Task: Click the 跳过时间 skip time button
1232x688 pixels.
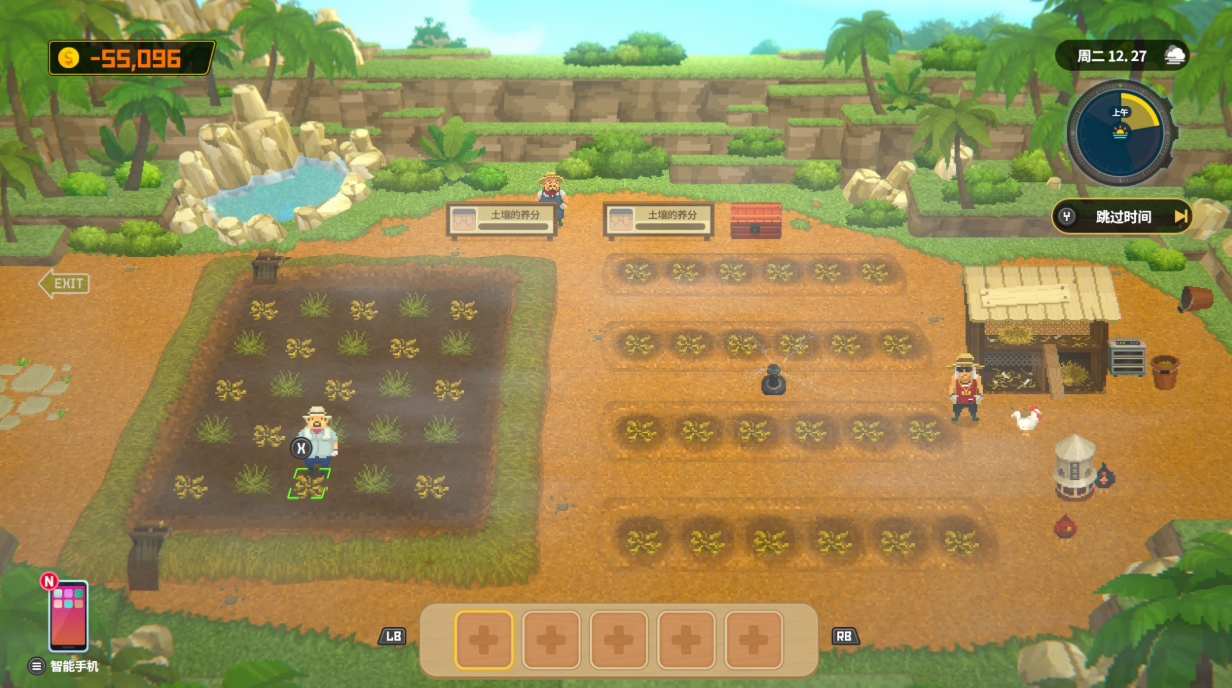Action: click(x=1122, y=216)
